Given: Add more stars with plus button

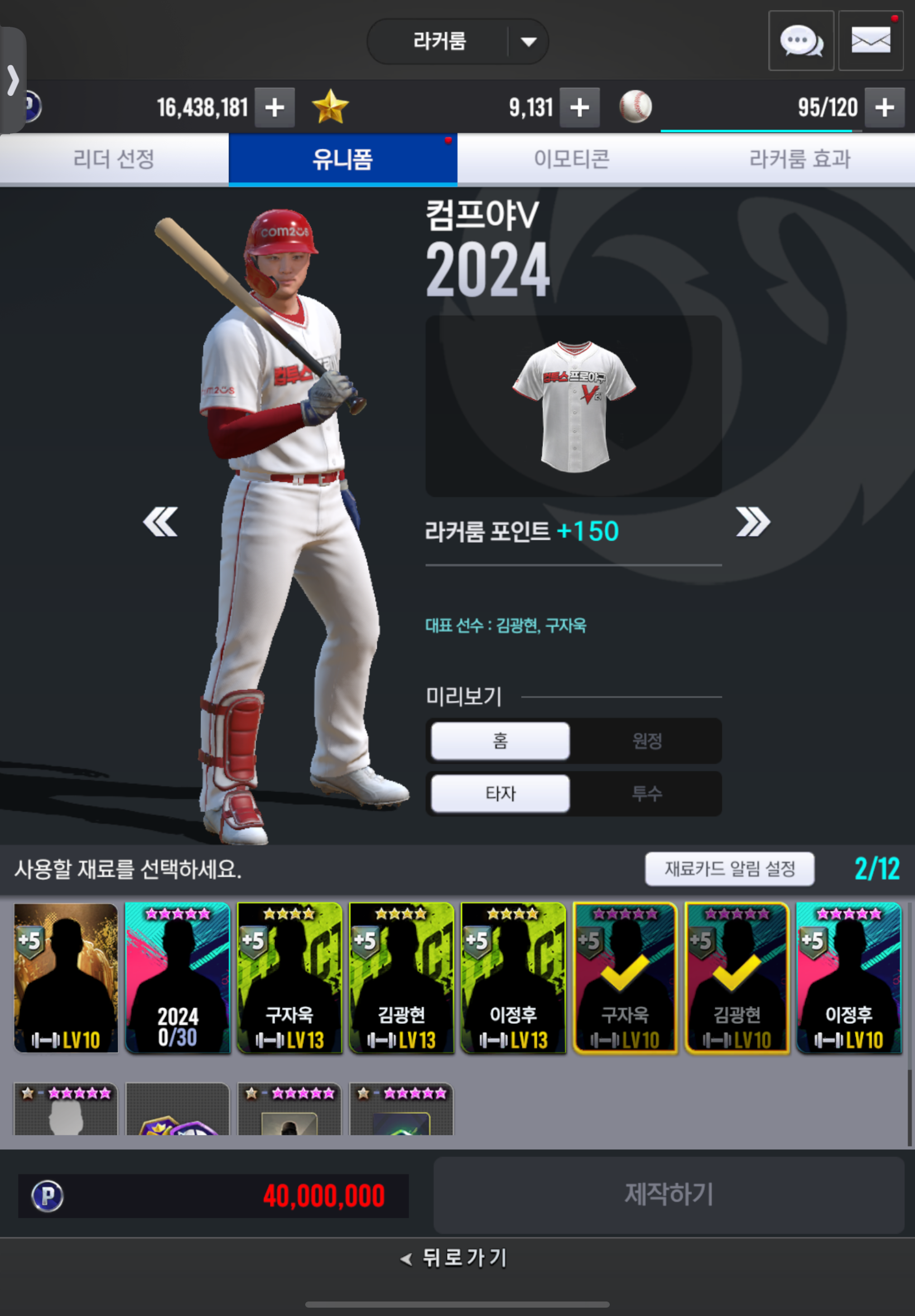Looking at the screenshot, I should (580, 108).
